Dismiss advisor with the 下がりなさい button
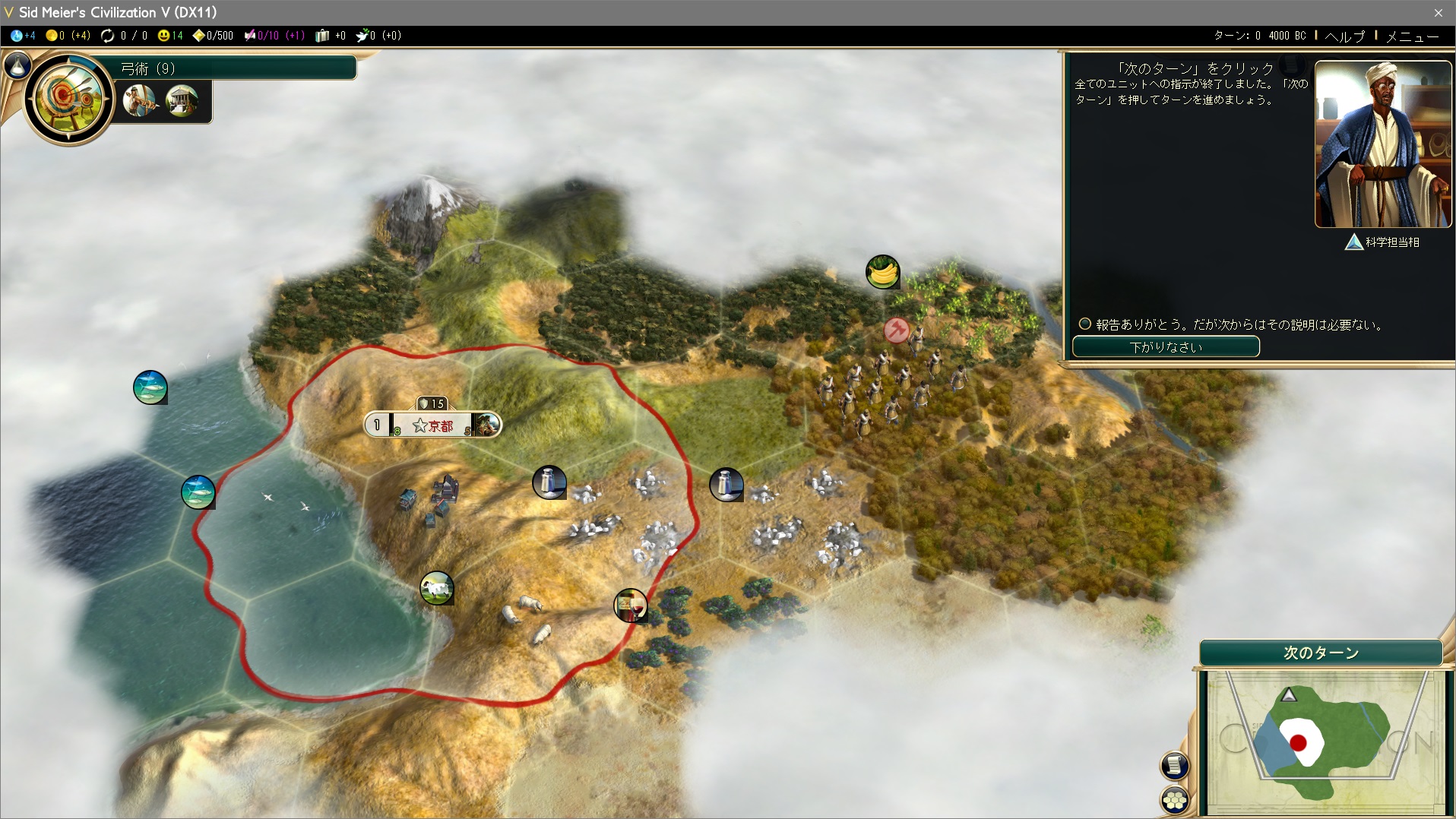The width and height of the screenshot is (1456, 819). click(x=1166, y=347)
